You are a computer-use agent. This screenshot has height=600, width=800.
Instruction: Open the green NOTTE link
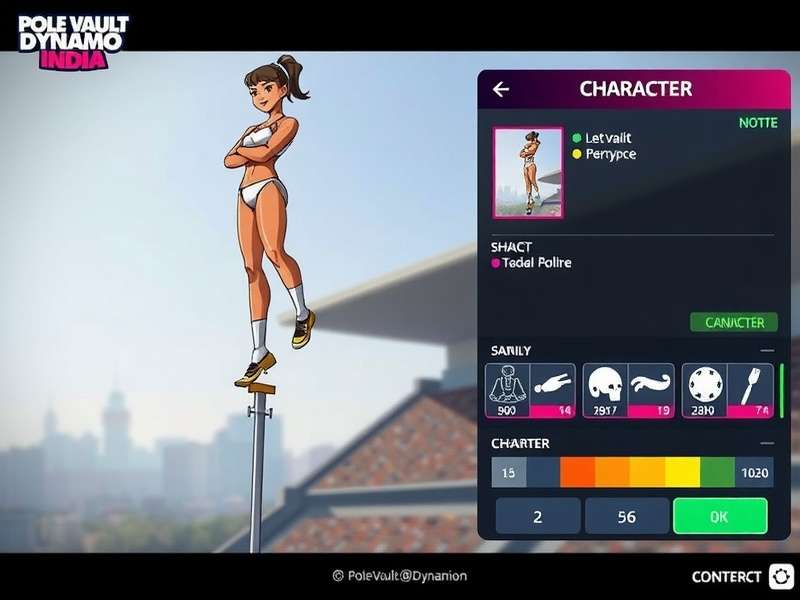pos(757,122)
